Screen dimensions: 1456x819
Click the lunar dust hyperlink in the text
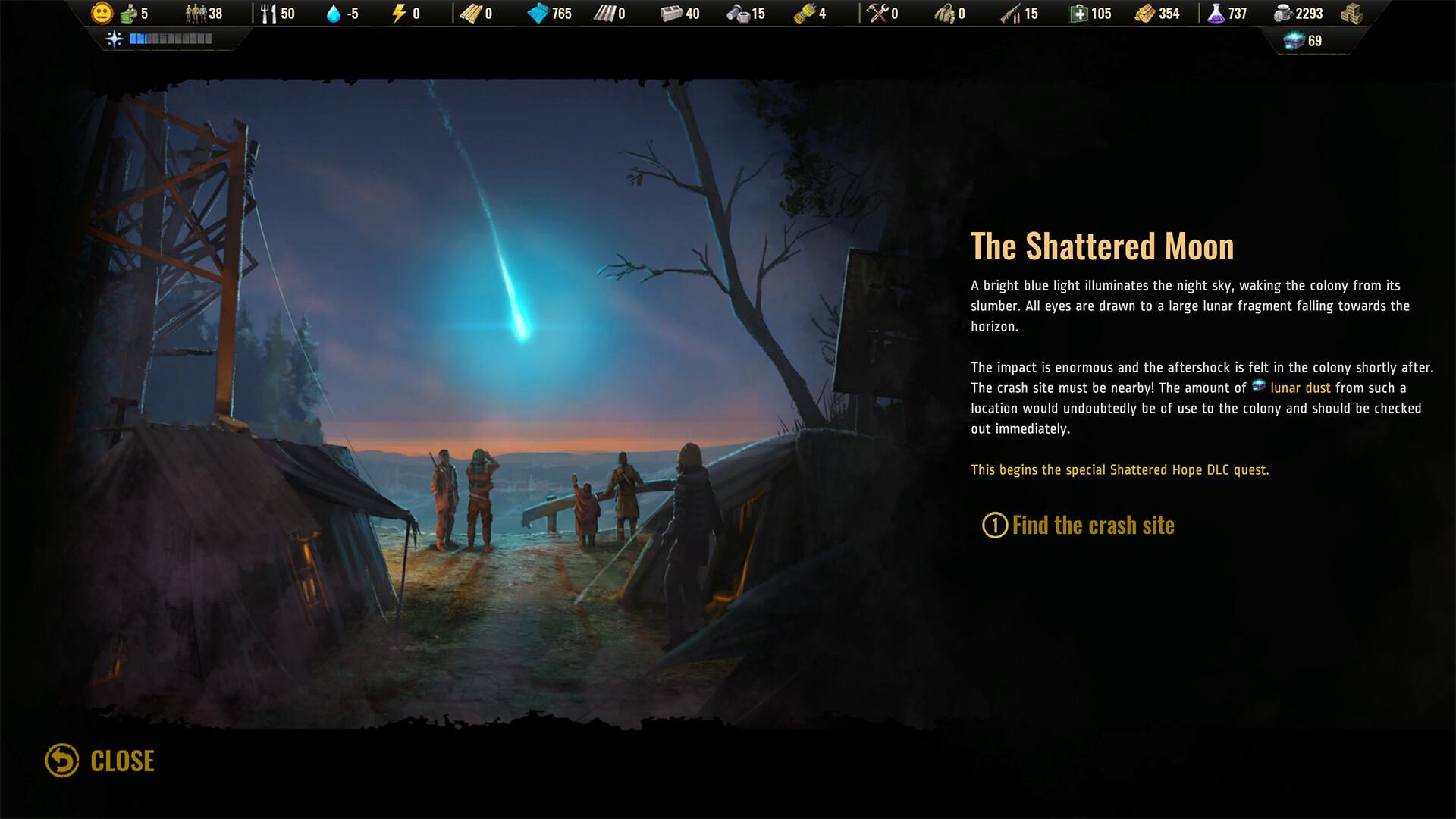[x=1300, y=388]
